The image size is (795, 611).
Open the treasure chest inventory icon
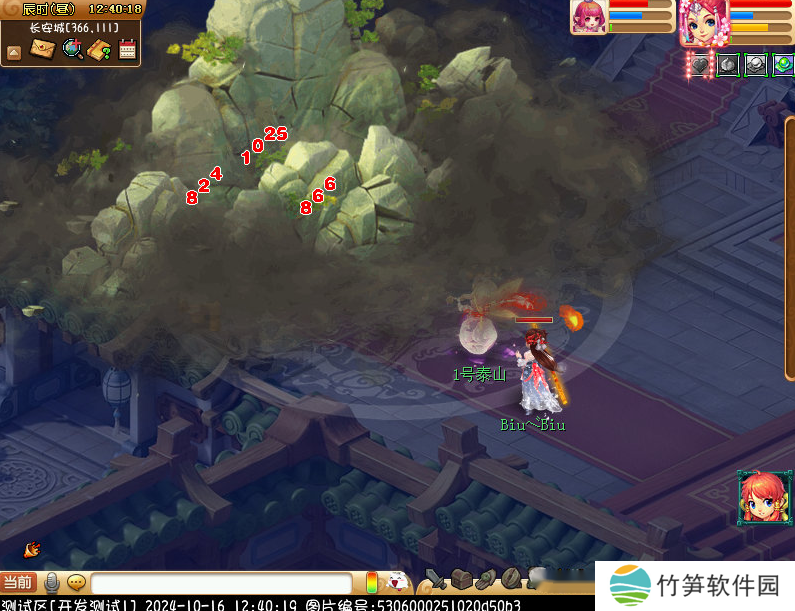click(460, 579)
